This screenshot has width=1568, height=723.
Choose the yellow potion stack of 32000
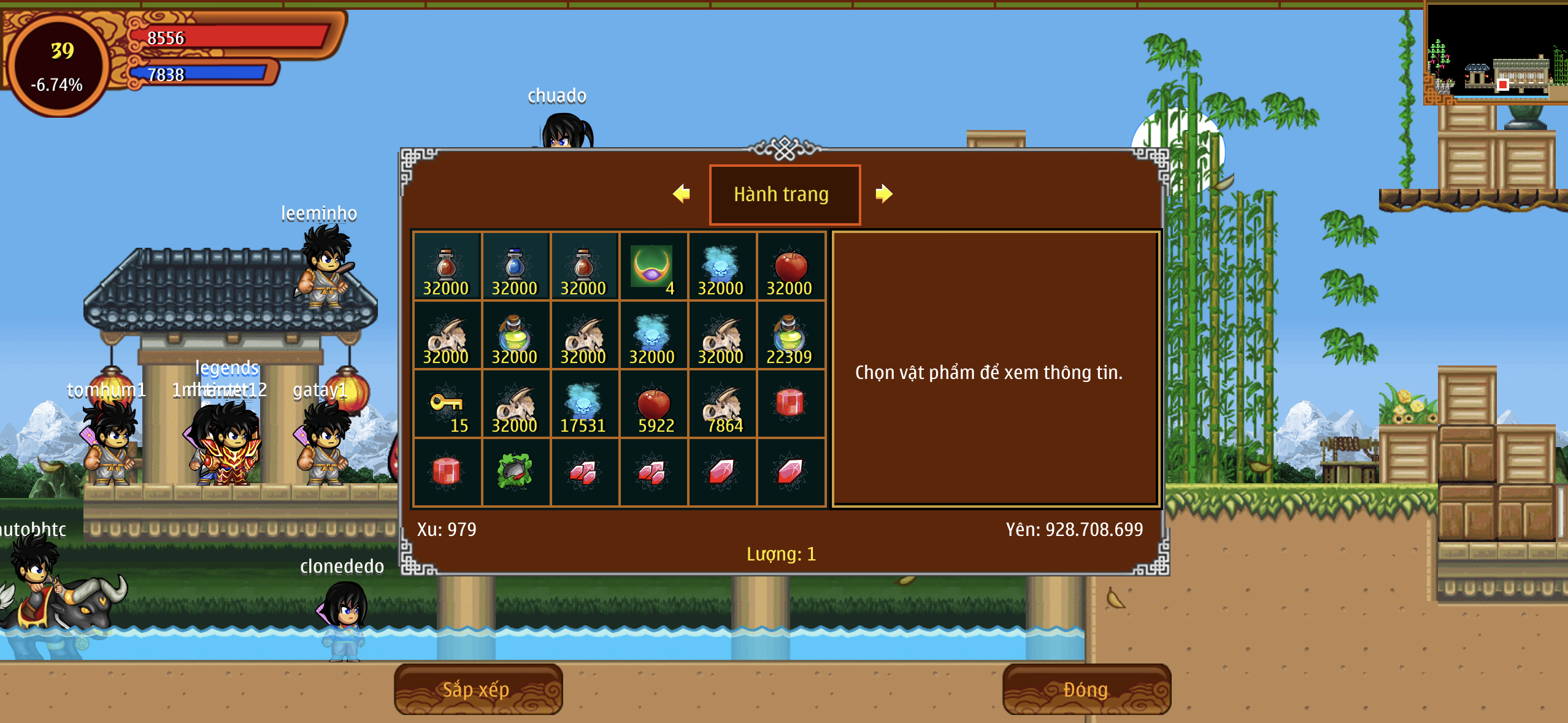(x=515, y=335)
